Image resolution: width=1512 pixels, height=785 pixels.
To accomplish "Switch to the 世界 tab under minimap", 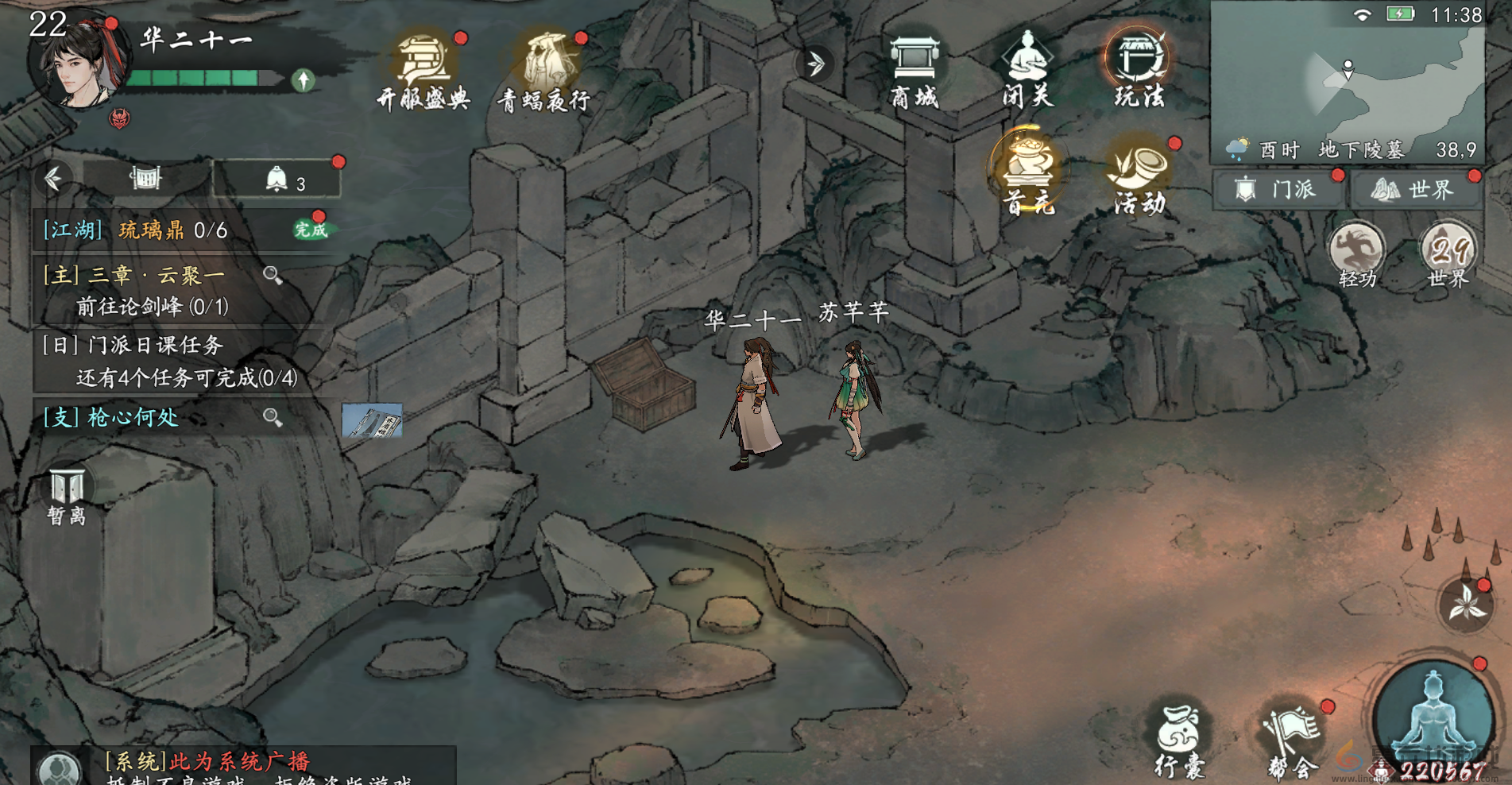I will [1417, 190].
